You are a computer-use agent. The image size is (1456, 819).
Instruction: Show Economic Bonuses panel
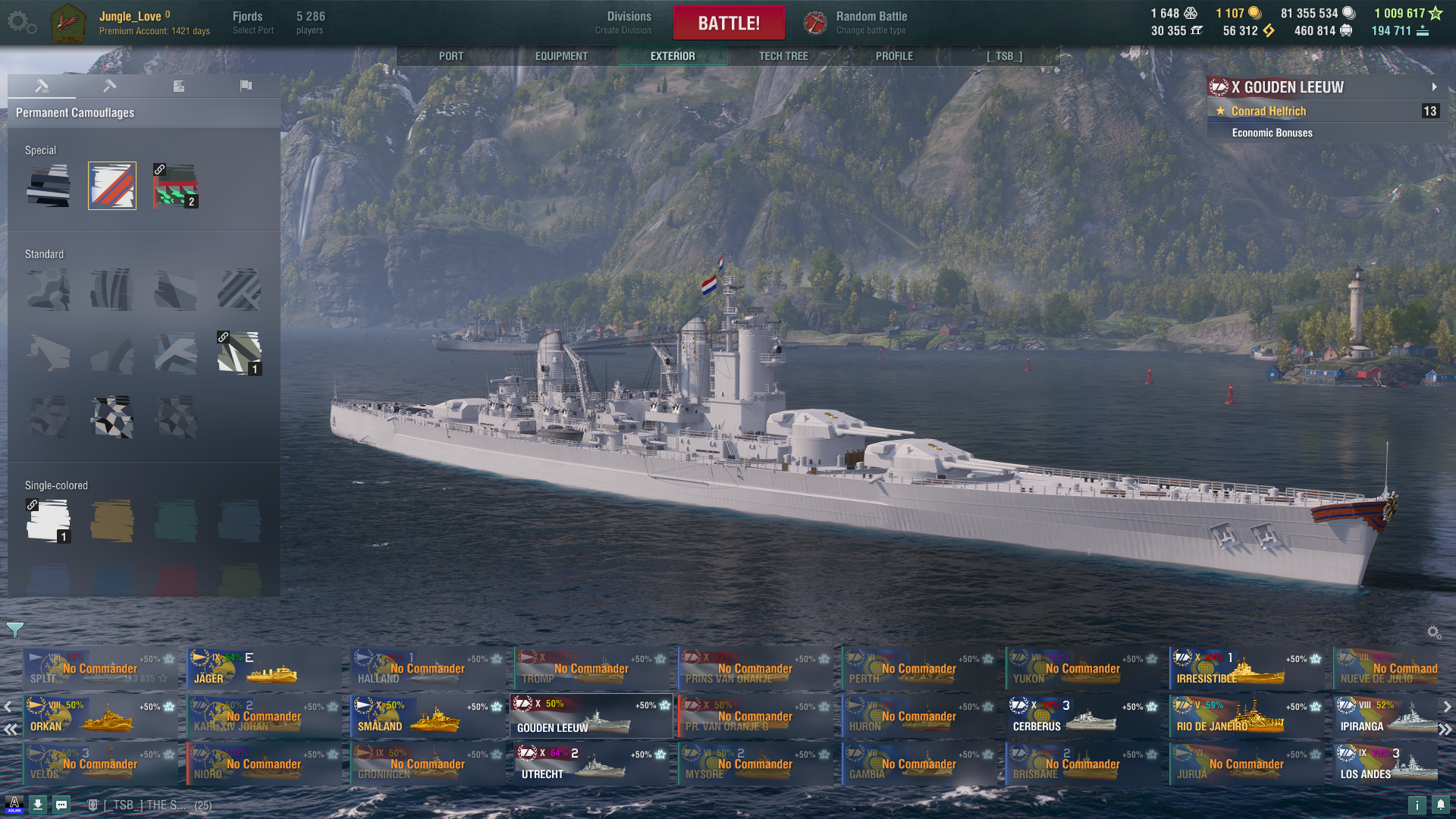(1272, 133)
